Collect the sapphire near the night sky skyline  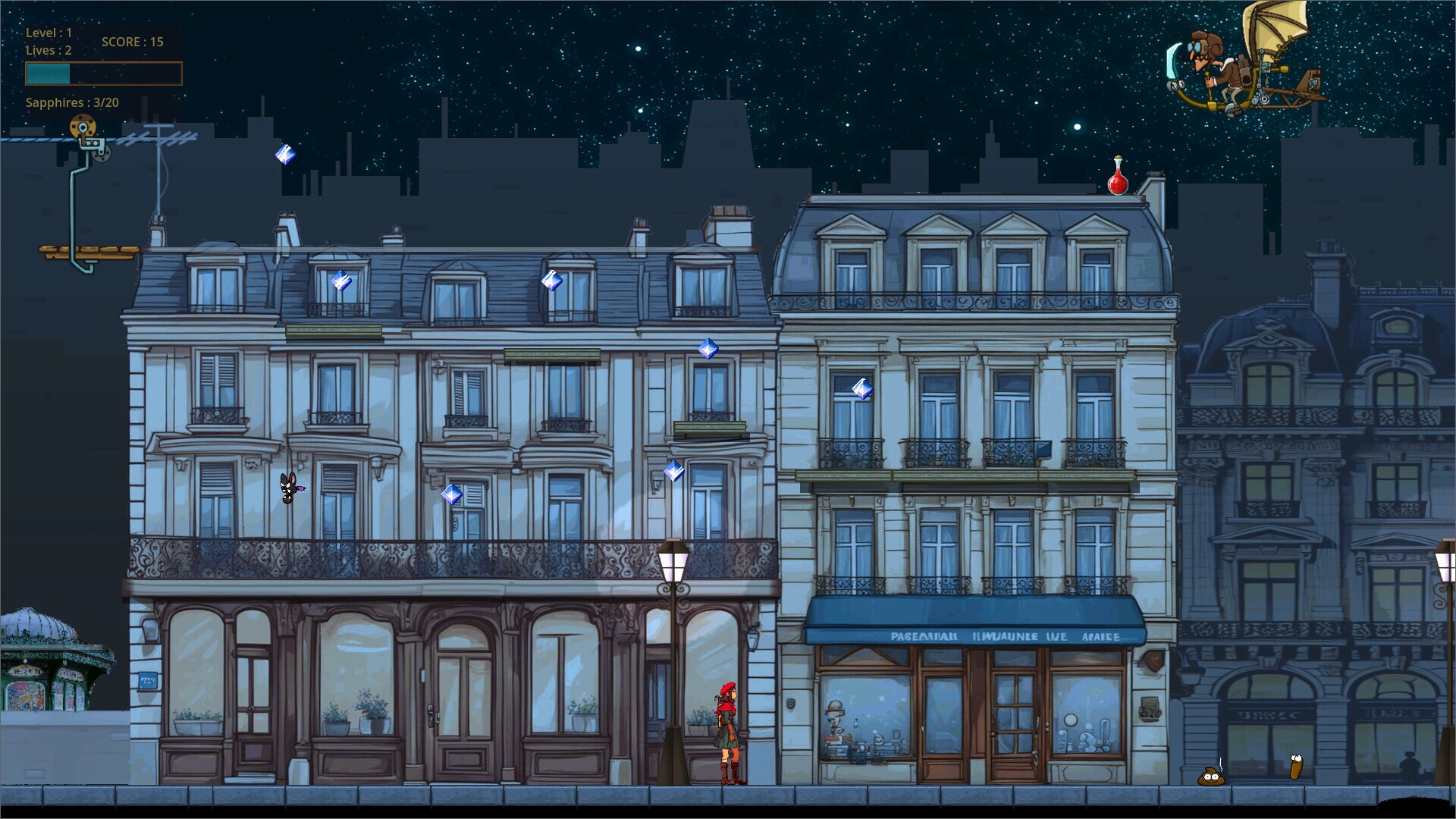click(284, 155)
